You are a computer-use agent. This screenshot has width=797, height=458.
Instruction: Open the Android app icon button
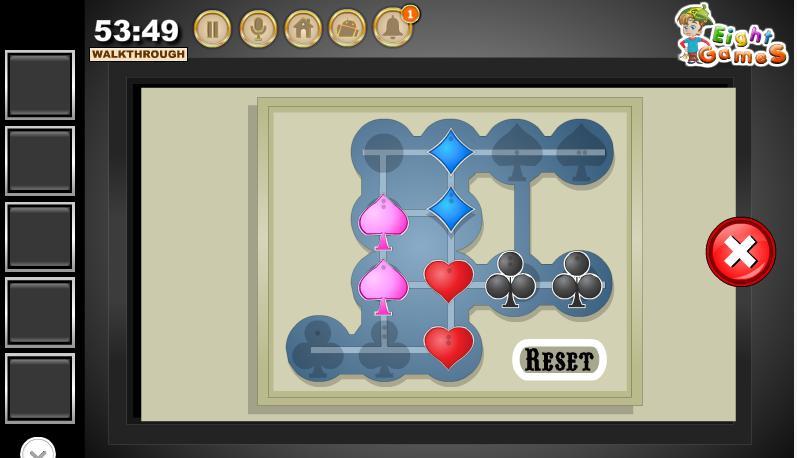coord(347,28)
